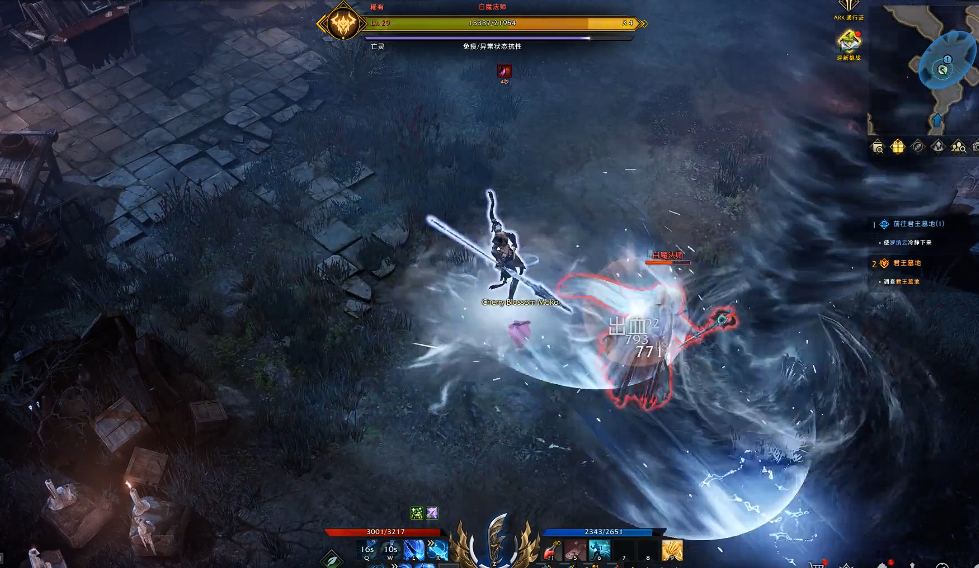Use the red health potion slot
This screenshot has width=979, height=568.
pyautogui.click(x=553, y=549)
